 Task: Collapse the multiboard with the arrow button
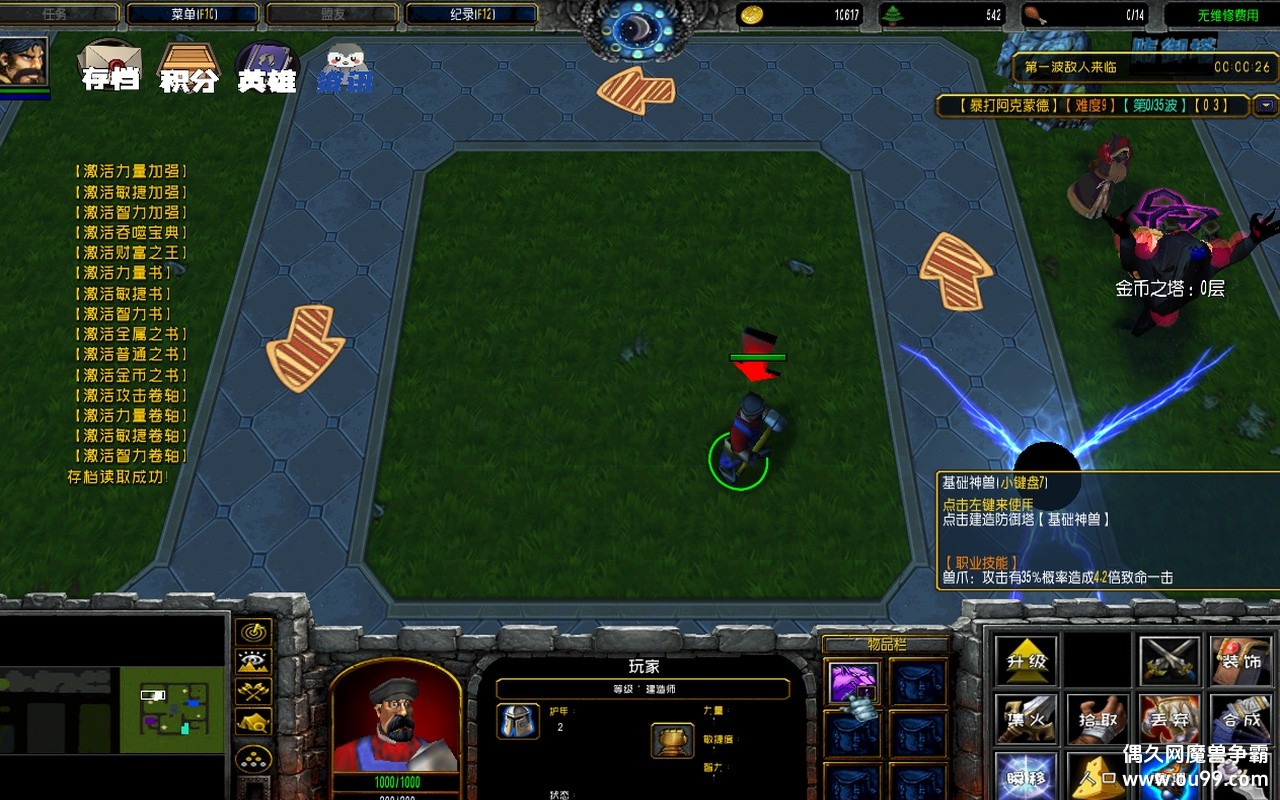tap(1266, 105)
